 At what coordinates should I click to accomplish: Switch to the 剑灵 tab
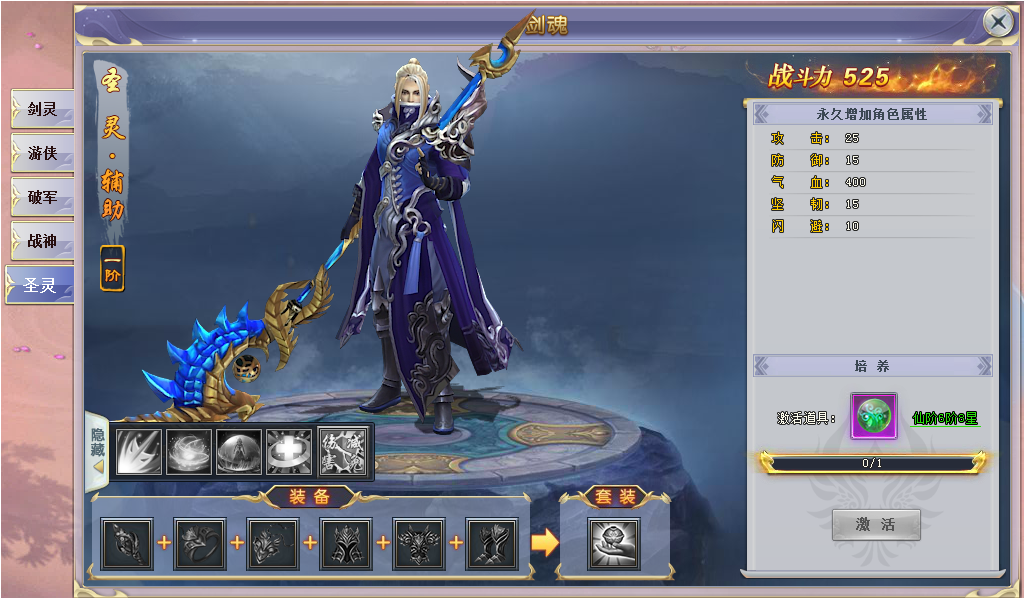point(41,109)
